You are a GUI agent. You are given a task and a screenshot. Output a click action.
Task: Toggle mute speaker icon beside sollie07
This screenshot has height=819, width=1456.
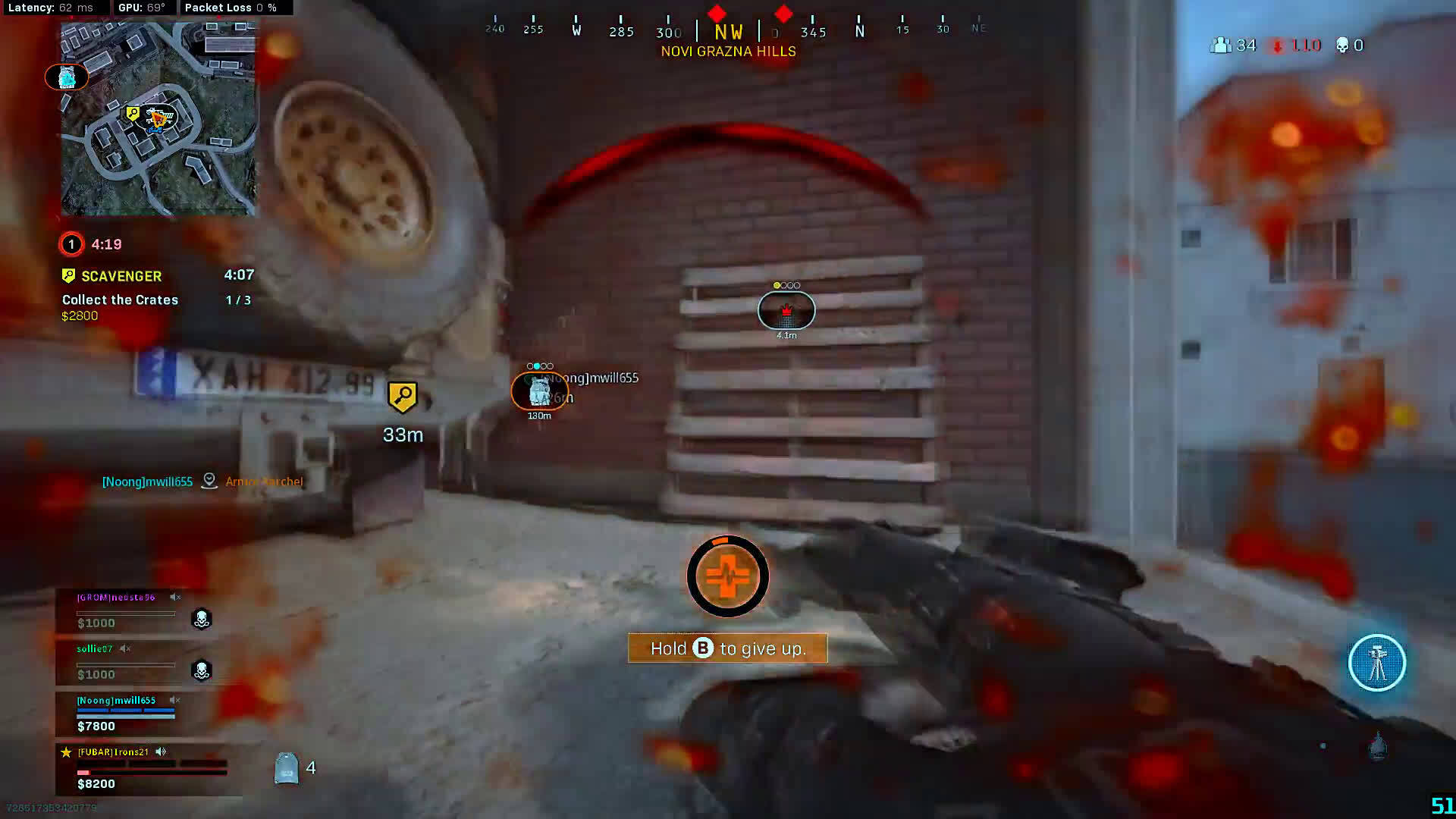(x=125, y=649)
